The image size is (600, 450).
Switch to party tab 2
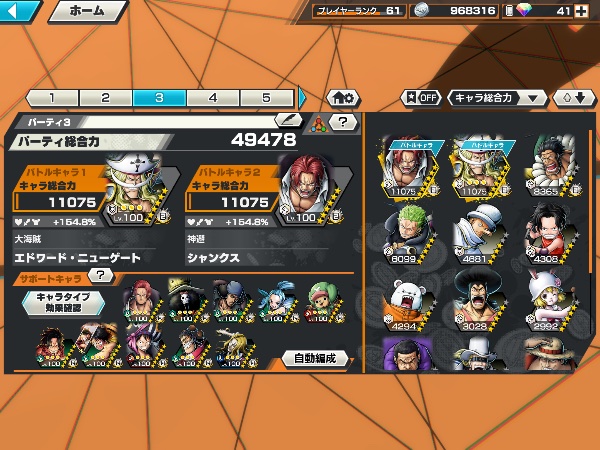105,98
